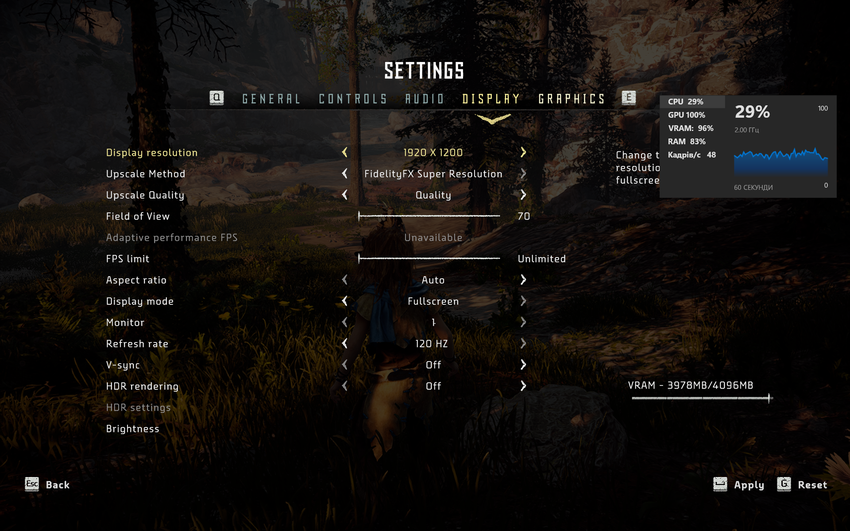Select the Display tab
The height and width of the screenshot is (531, 850).
pyautogui.click(x=491, y=99)
